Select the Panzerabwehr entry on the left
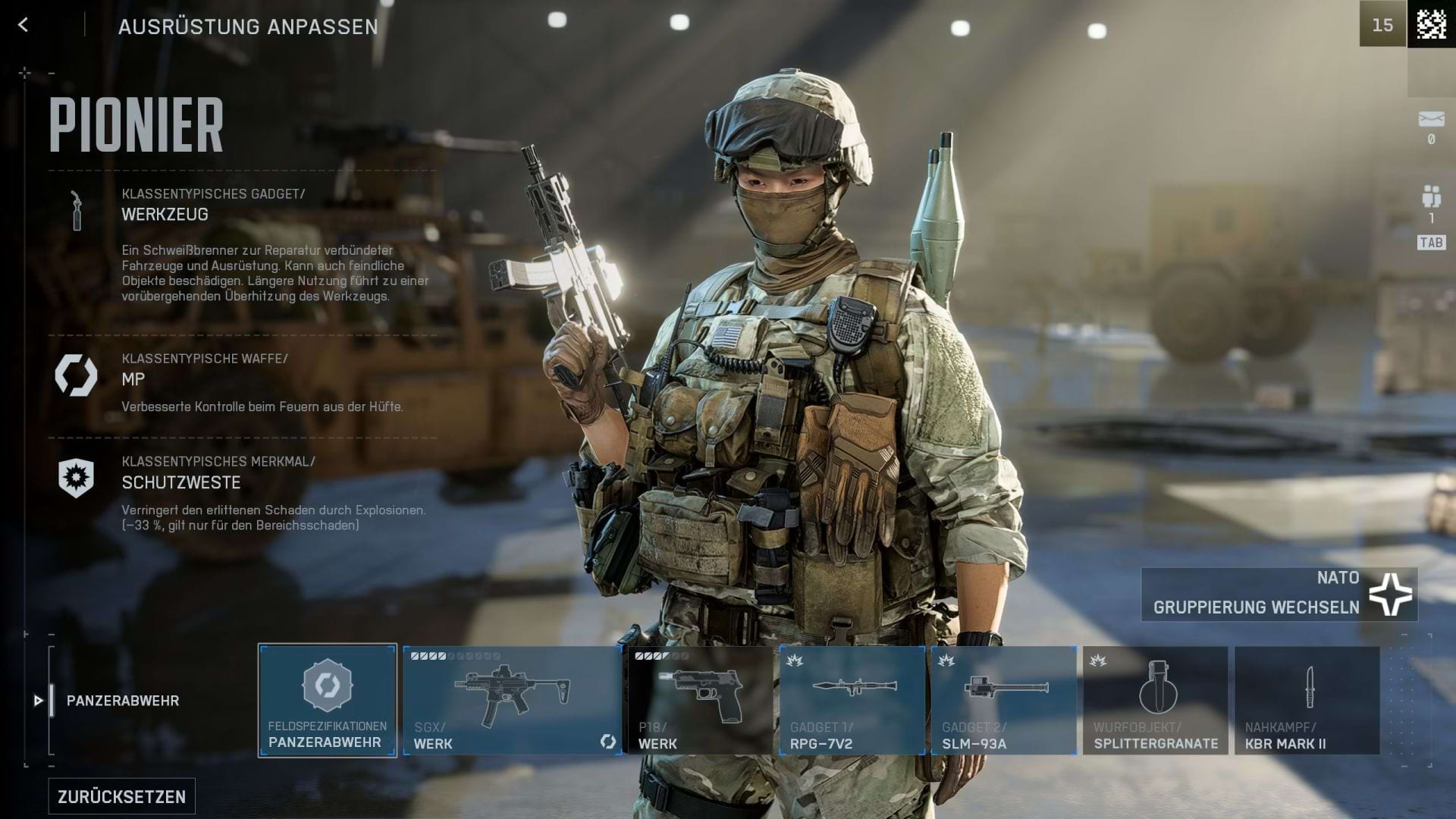The height and width of the screenshot is (819, 1456). [x=124, y=700]
